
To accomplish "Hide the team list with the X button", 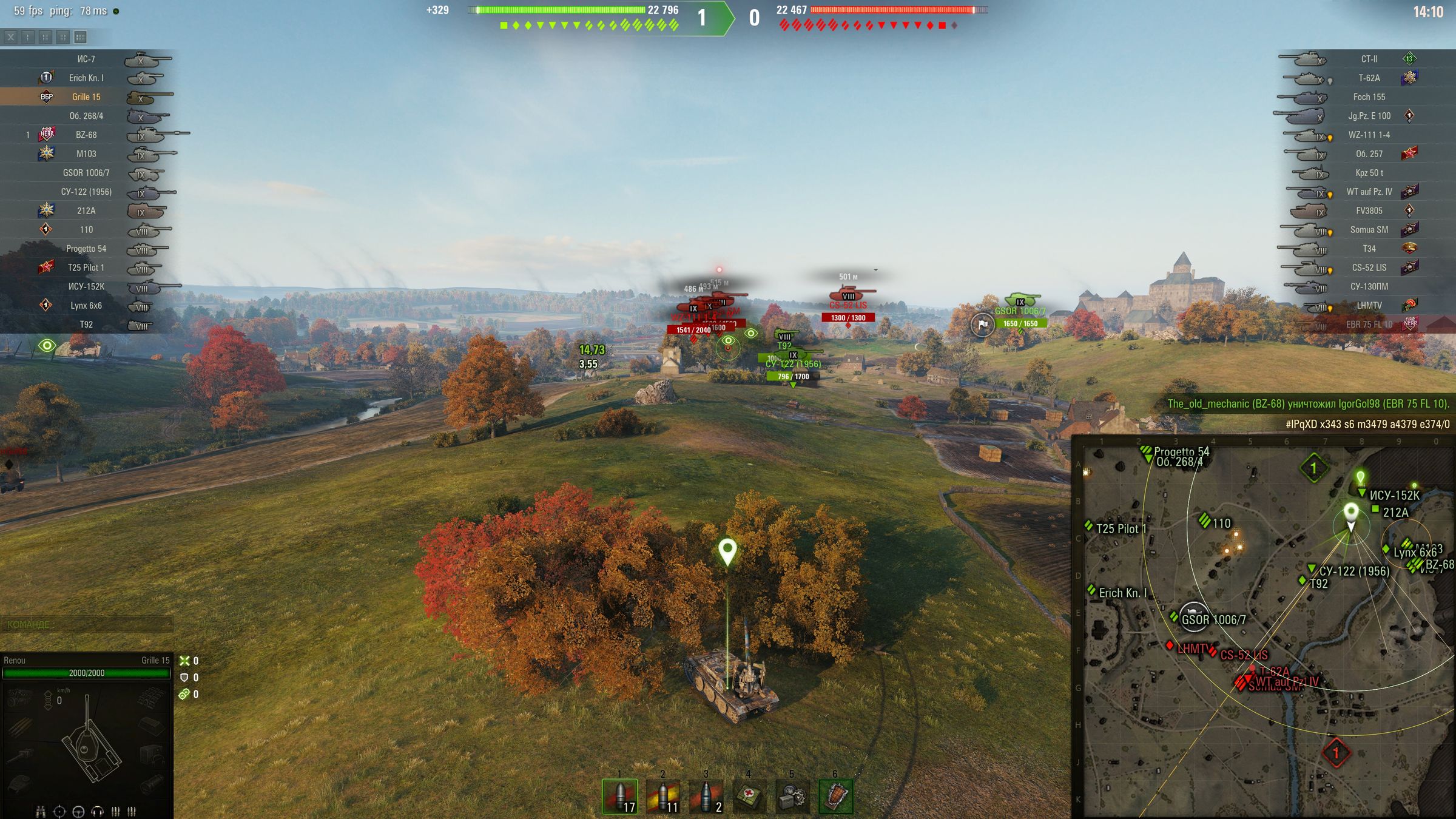I will pyautogui.click(x=11, y=38).
